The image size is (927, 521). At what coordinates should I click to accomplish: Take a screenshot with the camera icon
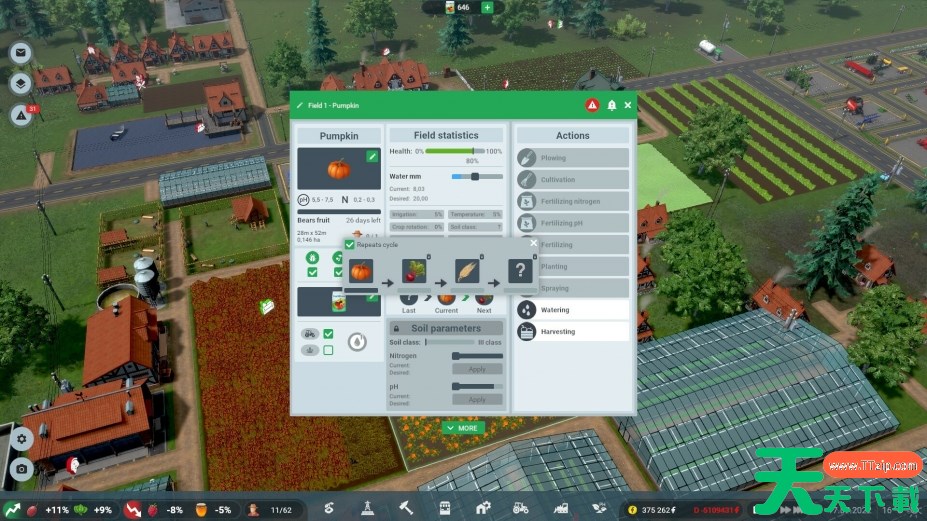(x=21, y=468)
